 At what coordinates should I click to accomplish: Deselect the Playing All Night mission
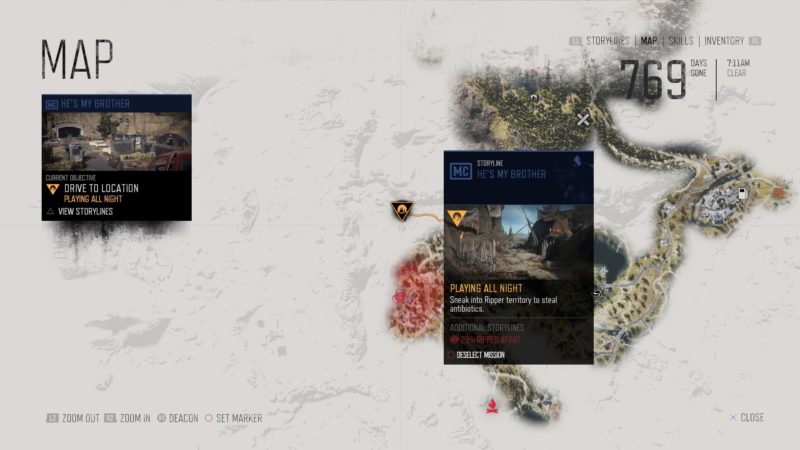pyautogui.click(x=482, y=354)
